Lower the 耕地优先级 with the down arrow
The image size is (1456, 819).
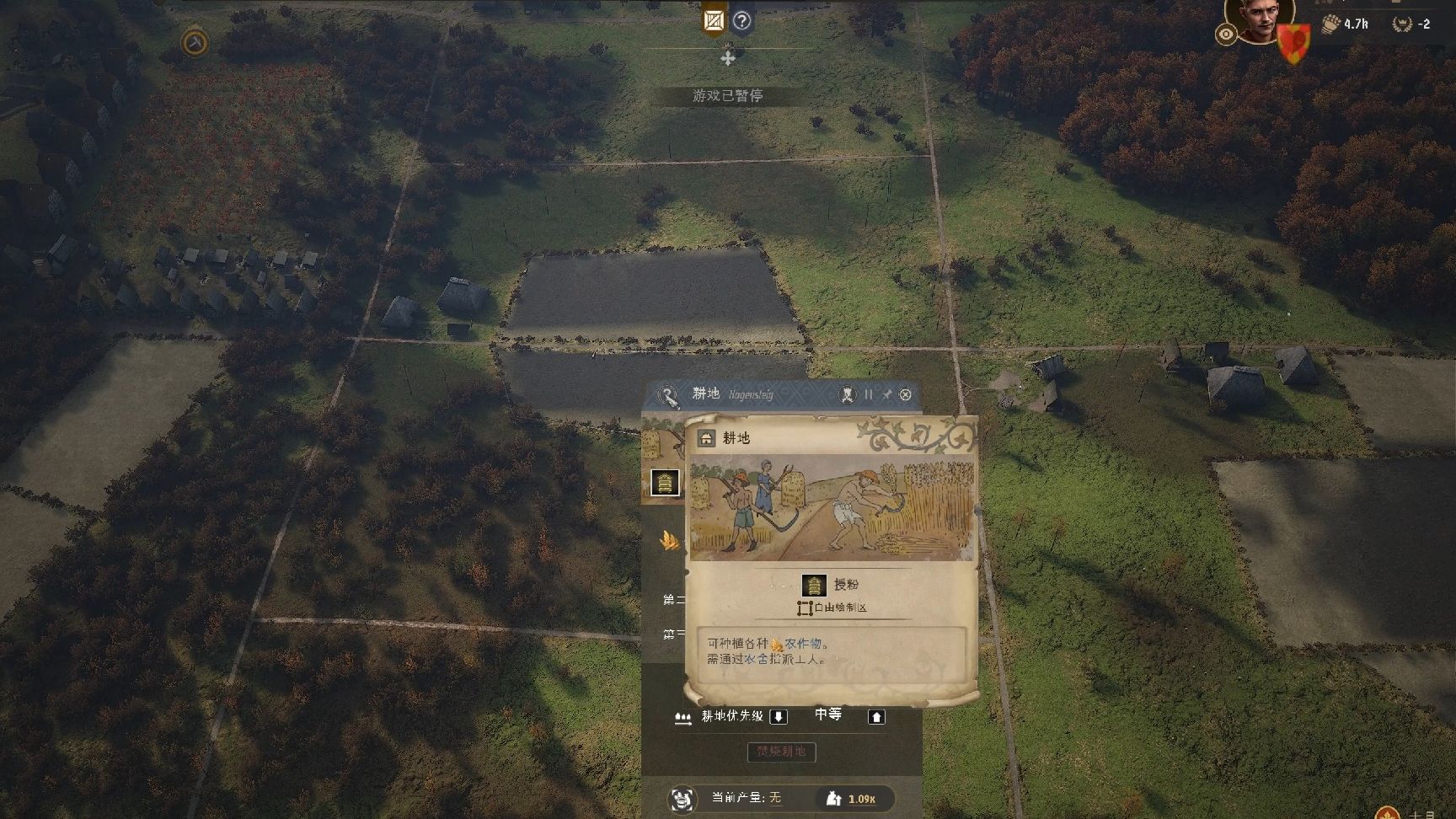pos(779,717)
